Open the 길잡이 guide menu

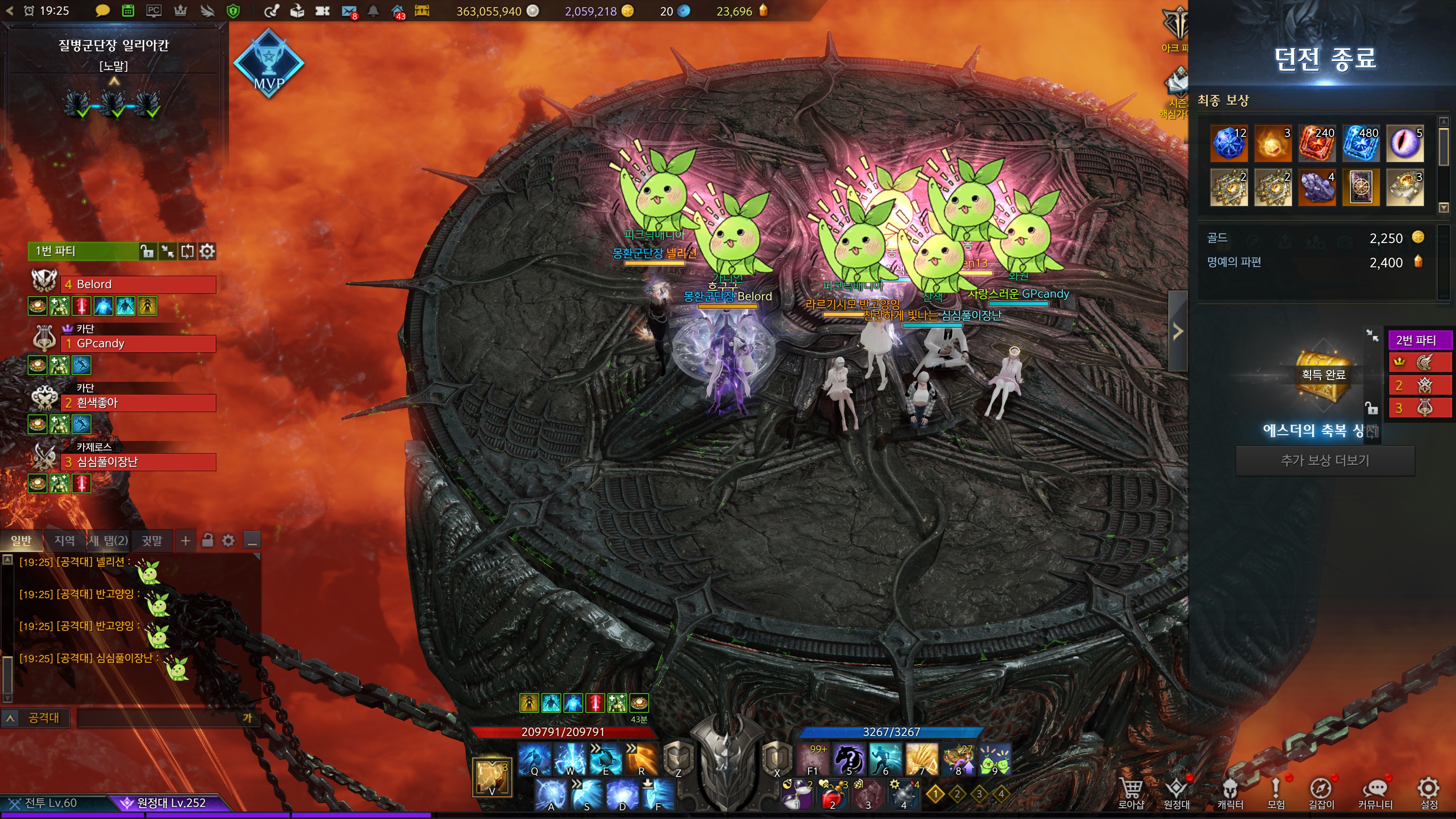tap(1321, 792)
